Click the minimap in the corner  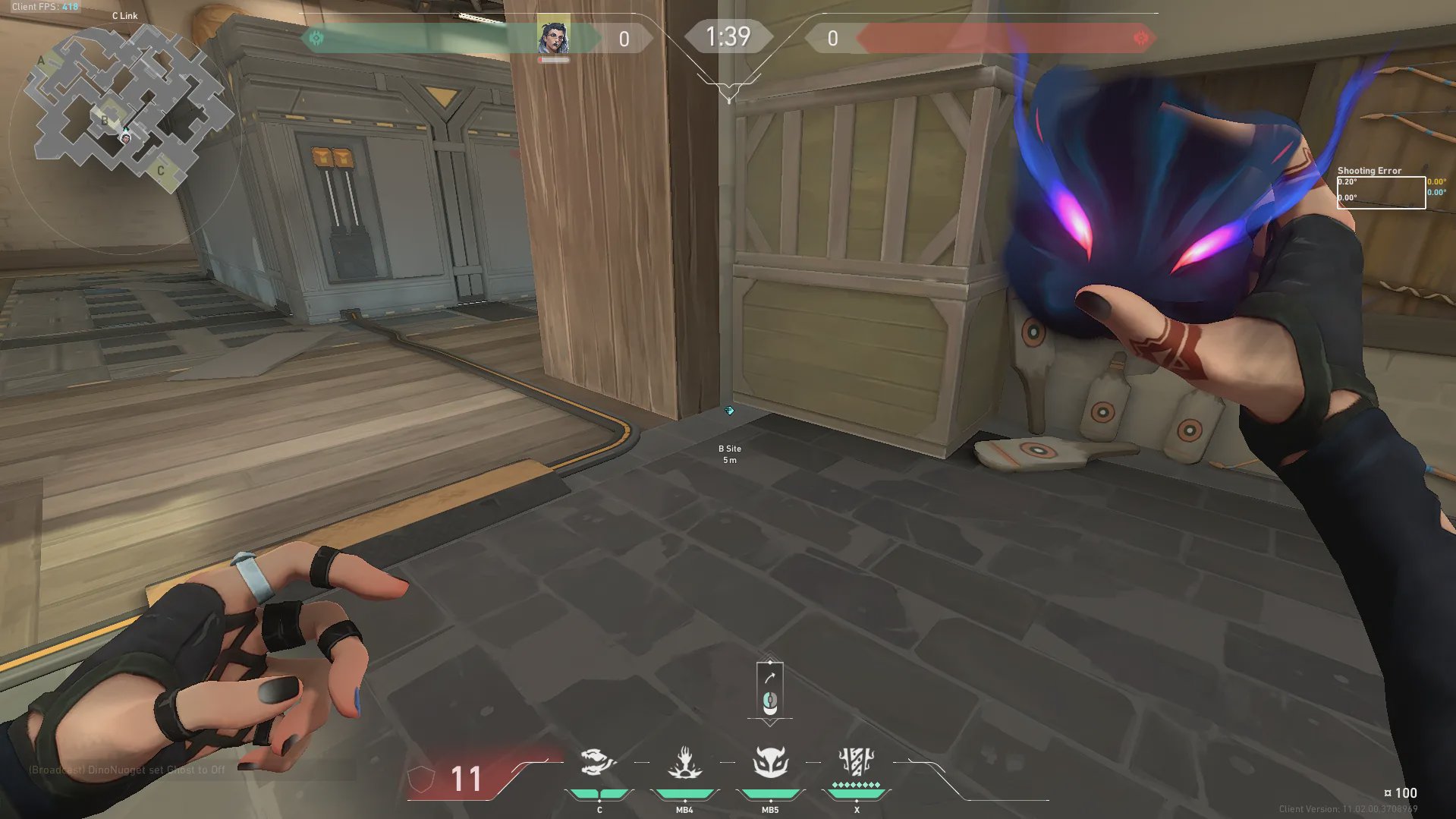pyautogui.click(x=126, y=105)
